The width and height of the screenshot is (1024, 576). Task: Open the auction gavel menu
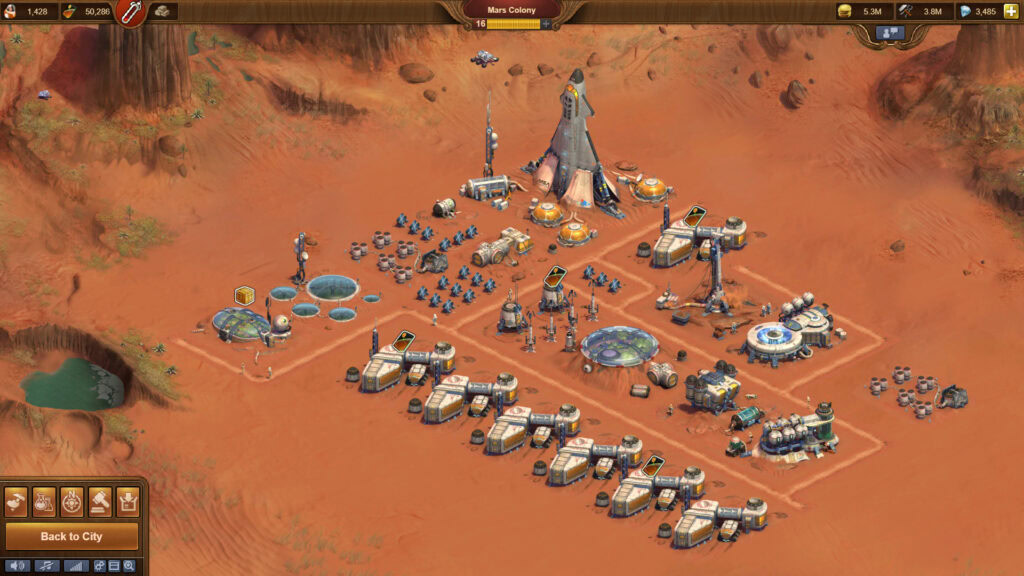coord(100,501)
